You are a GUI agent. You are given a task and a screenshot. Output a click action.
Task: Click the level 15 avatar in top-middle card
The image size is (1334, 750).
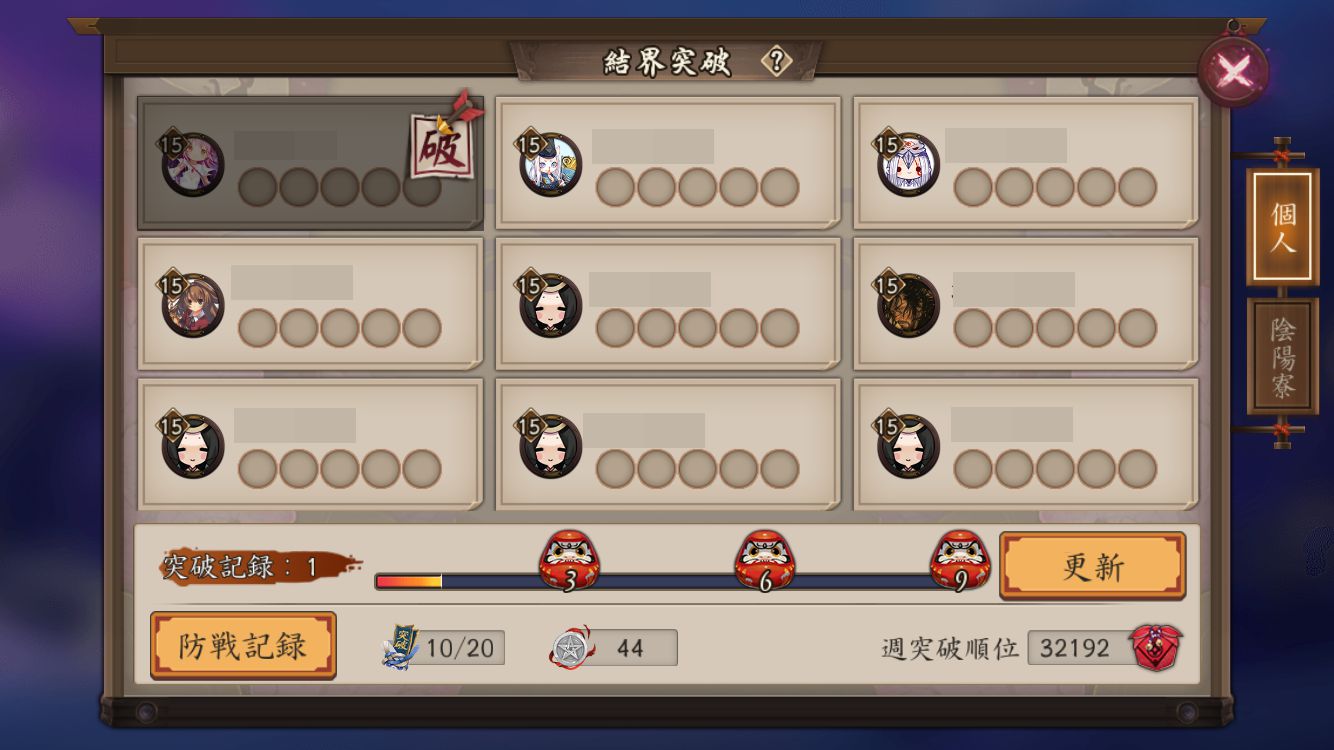pyautogui.click(x=549, y=163)
